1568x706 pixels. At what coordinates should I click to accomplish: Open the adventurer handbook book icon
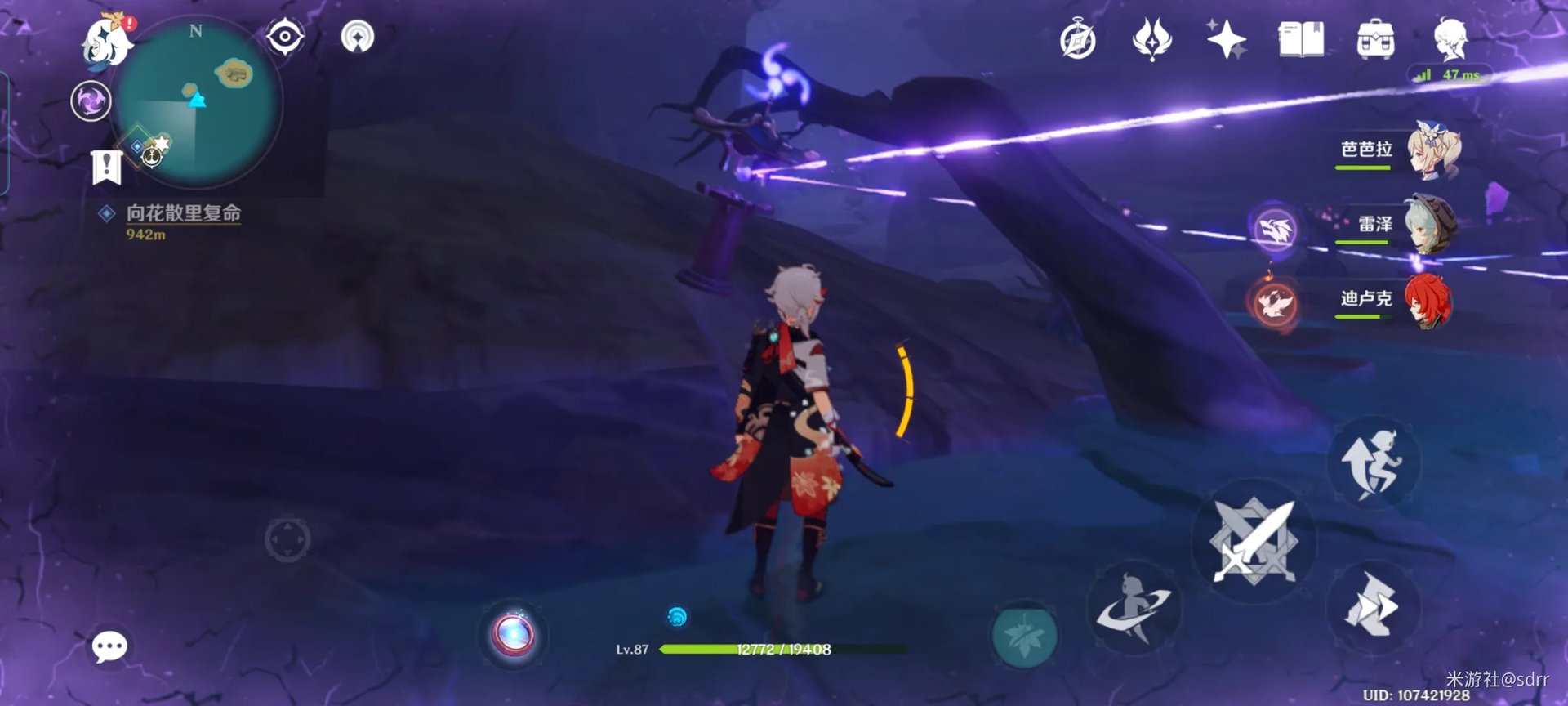point(1300,40)
